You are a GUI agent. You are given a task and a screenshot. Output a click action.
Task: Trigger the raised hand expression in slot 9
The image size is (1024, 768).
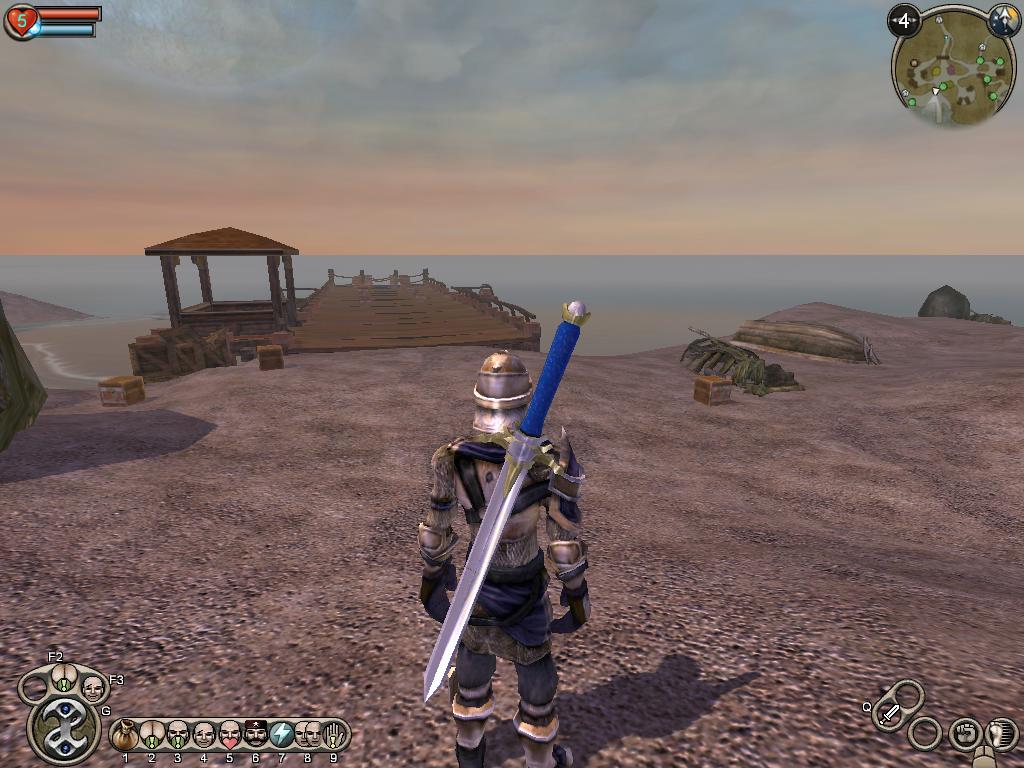pos(334,736)
